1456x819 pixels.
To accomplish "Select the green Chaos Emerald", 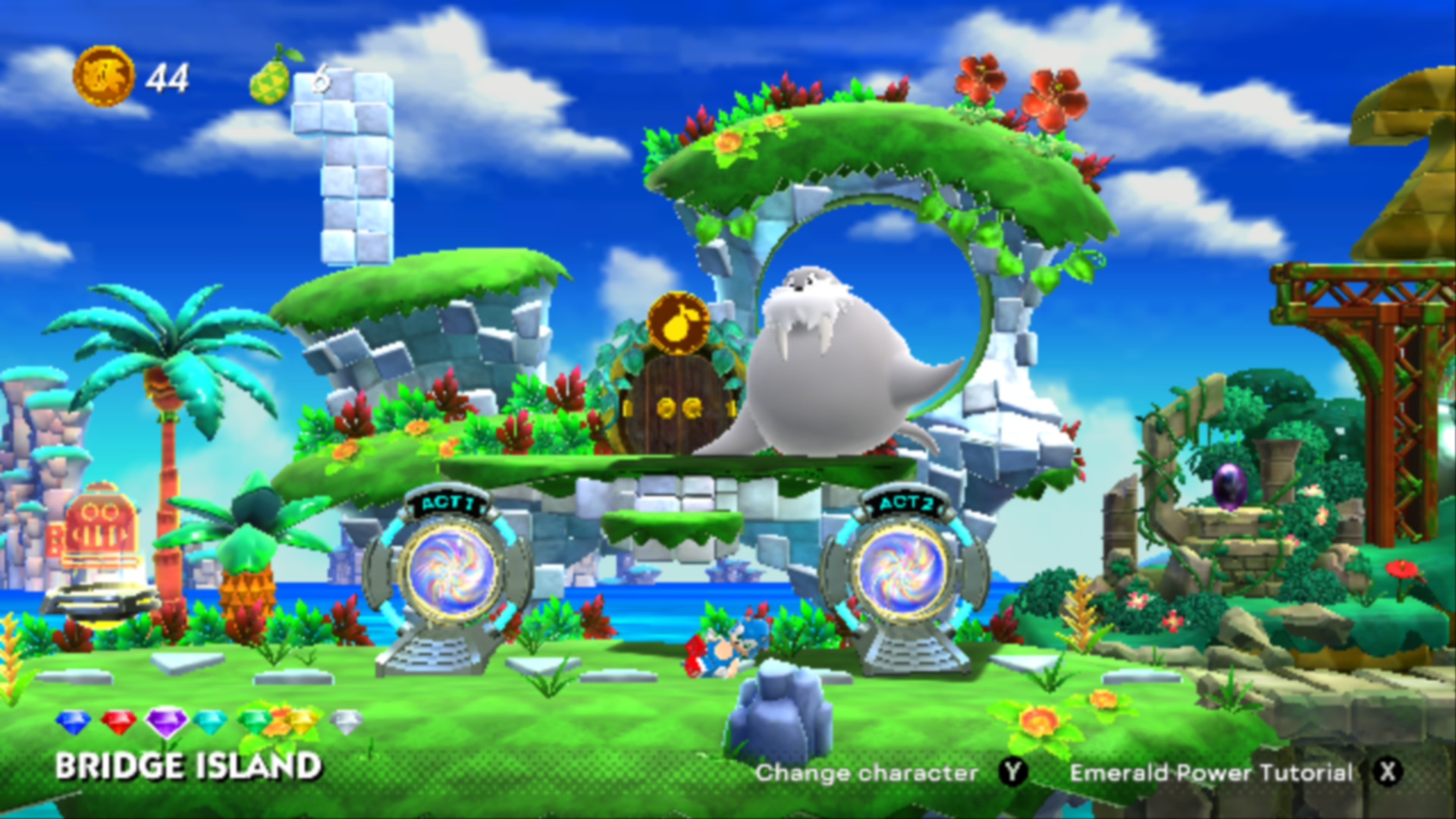I will (x=253, y=720).
